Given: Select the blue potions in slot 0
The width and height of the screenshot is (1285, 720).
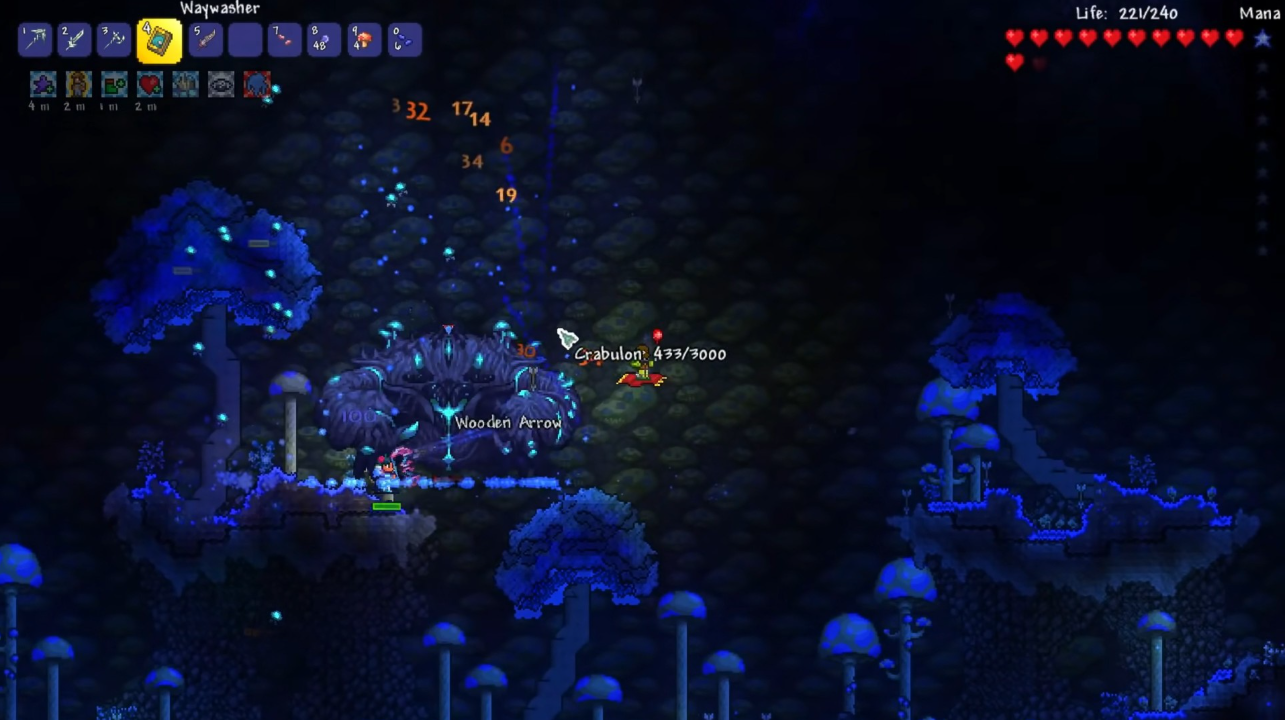Looking at the screenshot, I should tap(404, 40).
